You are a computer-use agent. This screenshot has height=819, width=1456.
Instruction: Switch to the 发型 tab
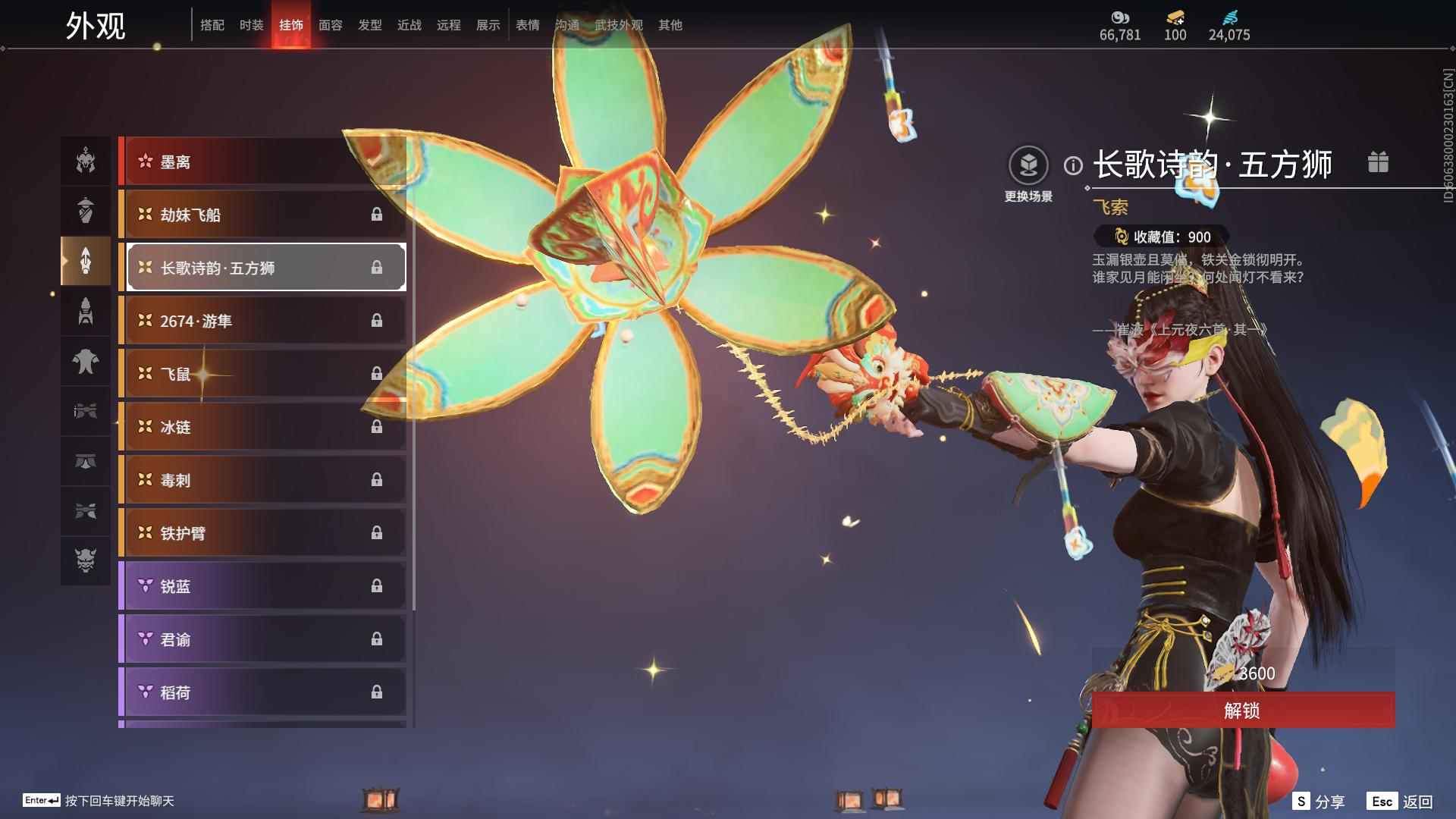369,25
